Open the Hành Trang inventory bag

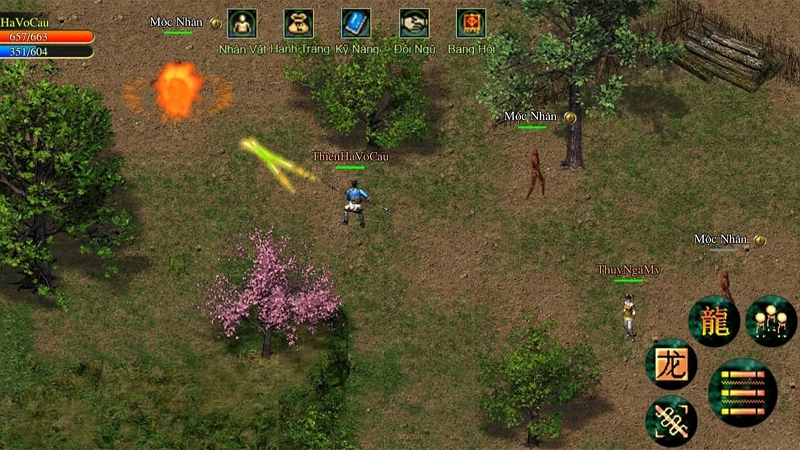(x=298, y=23)
